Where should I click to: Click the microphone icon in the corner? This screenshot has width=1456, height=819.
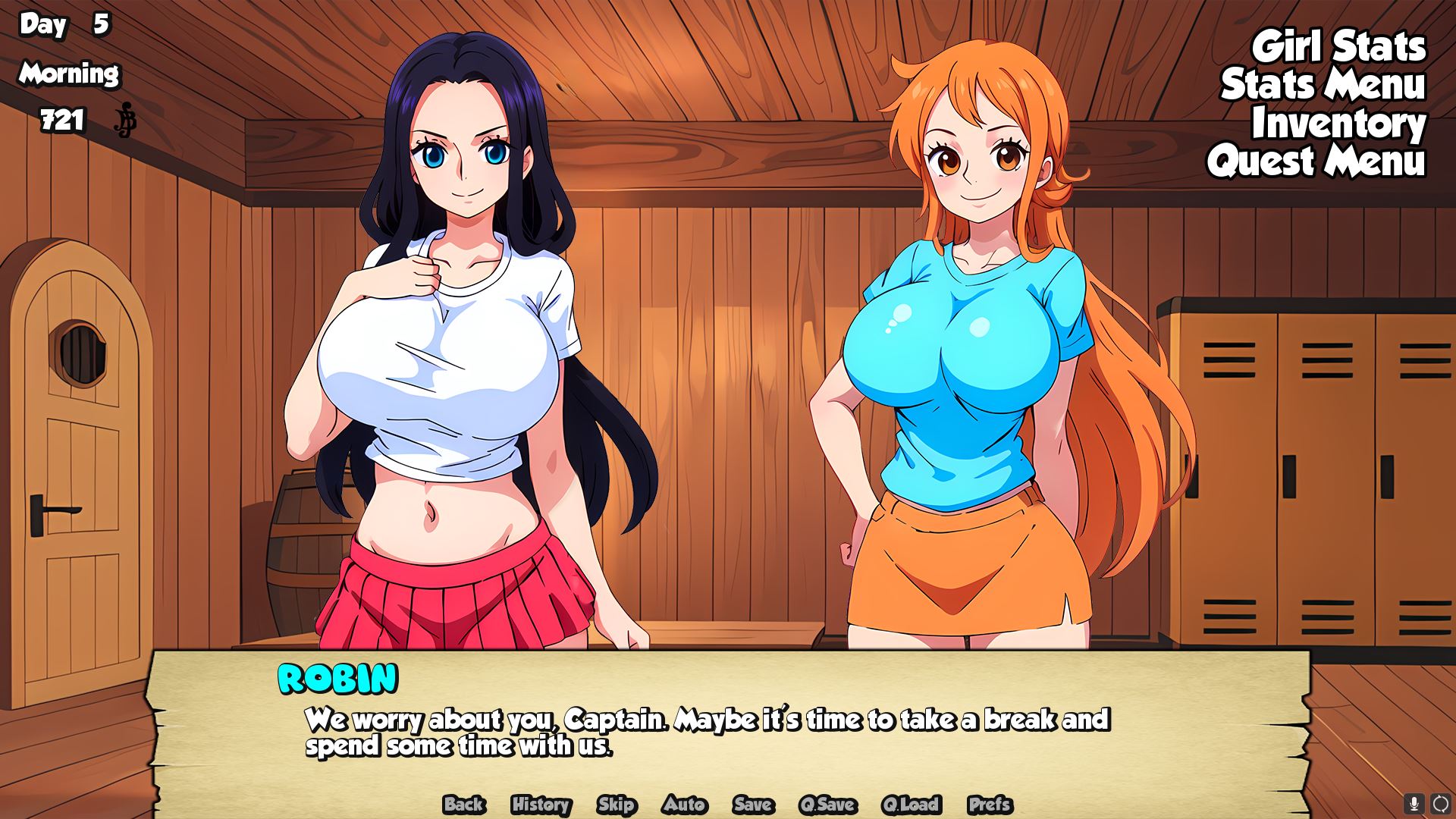(x=1414, y=803)
